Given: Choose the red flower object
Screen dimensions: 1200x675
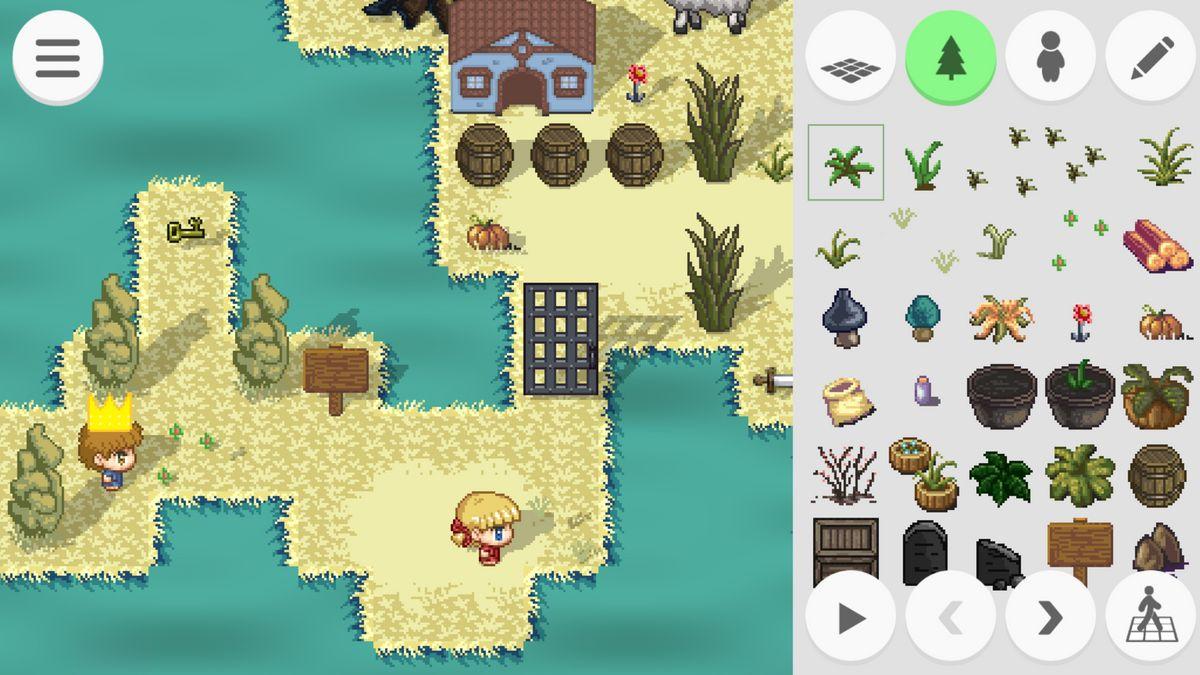Looking at the screenshot, I should pyautogui.click(x=1081, y=322).
